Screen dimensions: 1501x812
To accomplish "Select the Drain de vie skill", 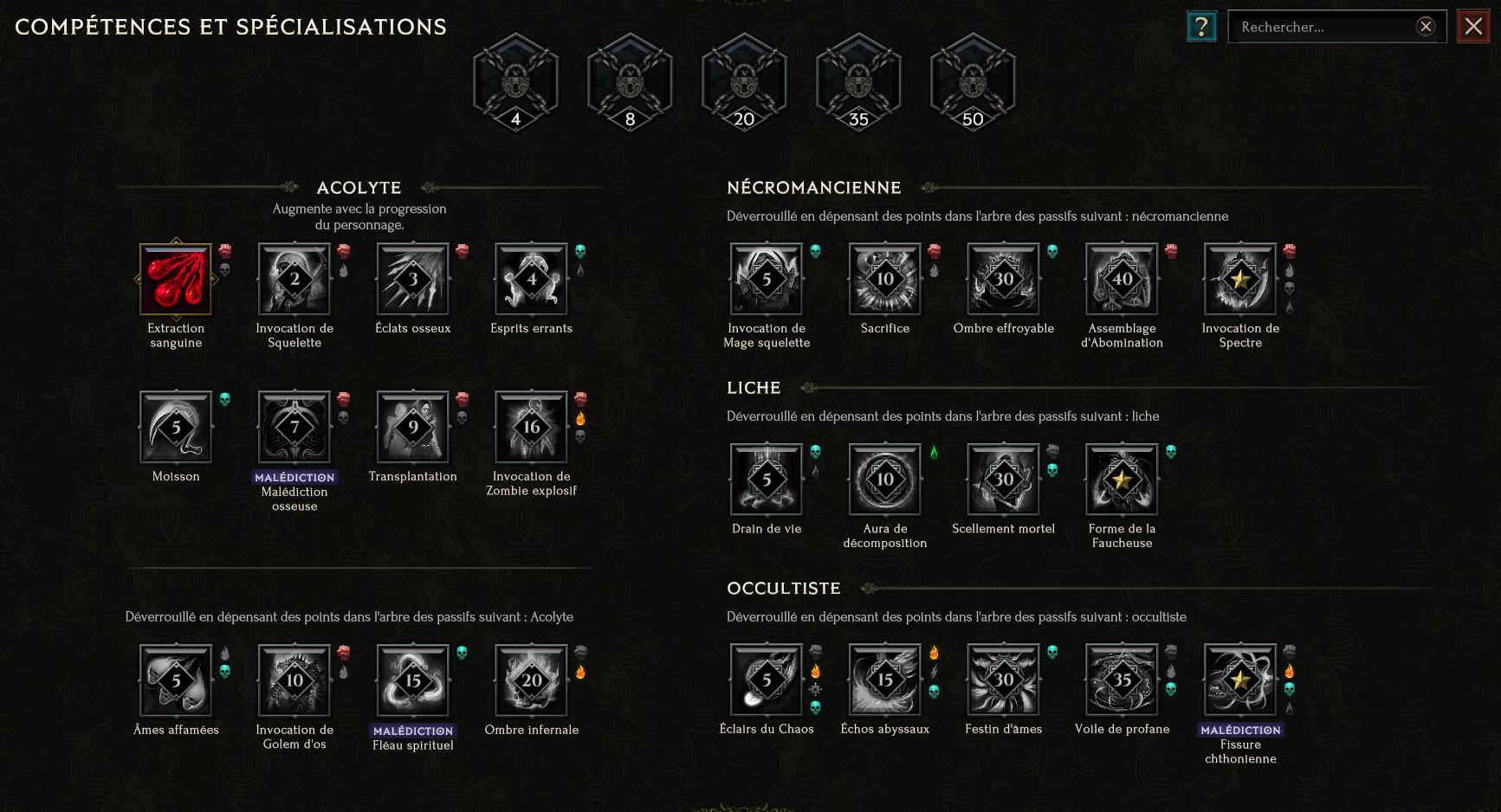I will point(767,480).
